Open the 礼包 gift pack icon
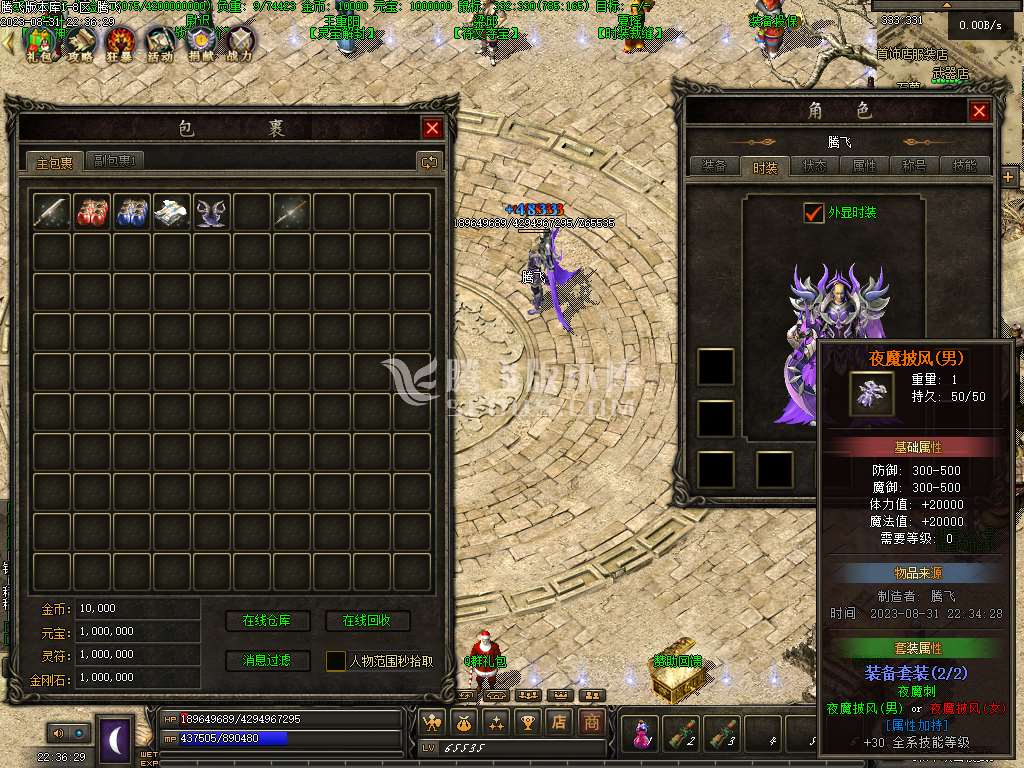 click(x=41, y=43)
